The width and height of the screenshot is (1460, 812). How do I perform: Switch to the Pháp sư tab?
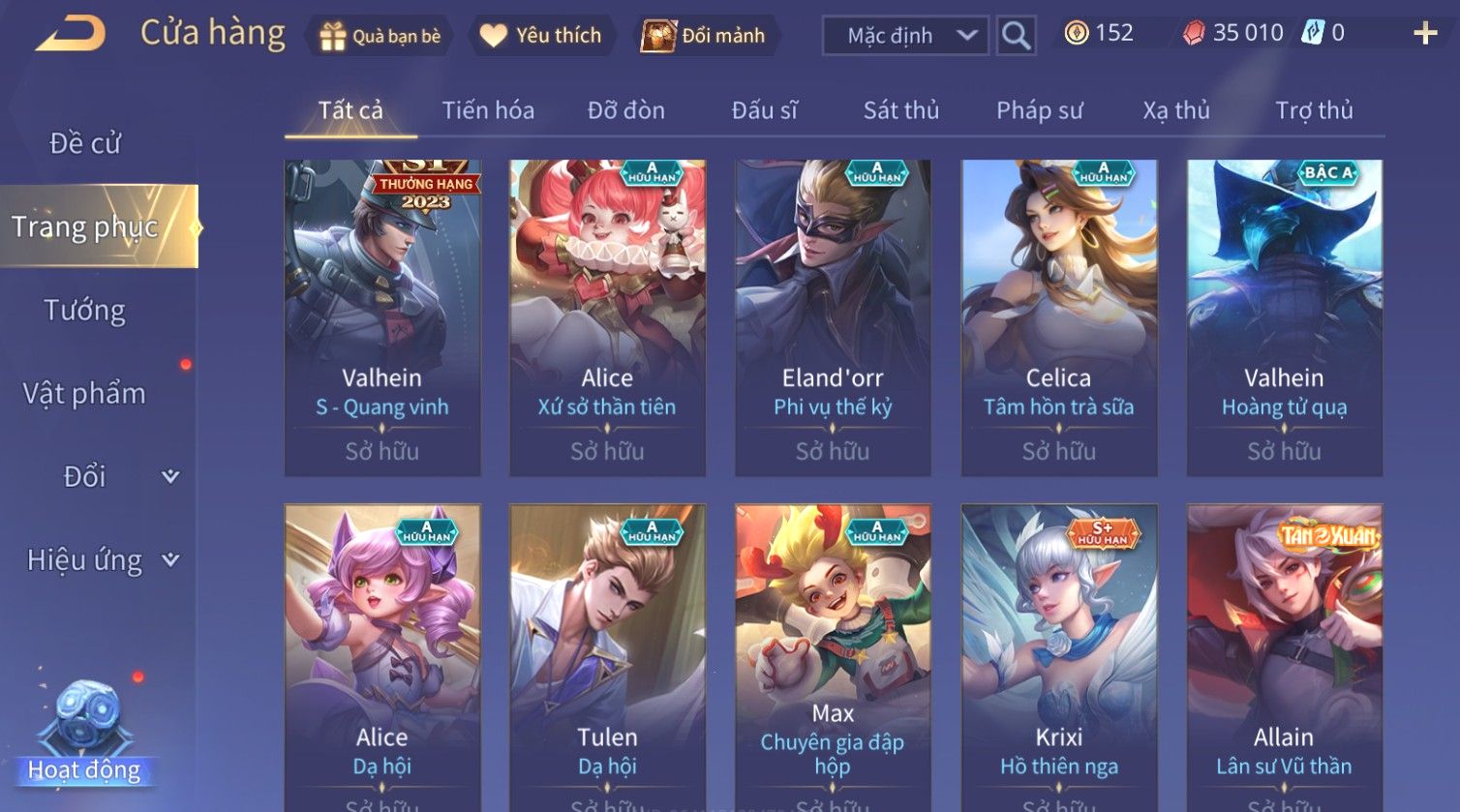[1039, 110]
